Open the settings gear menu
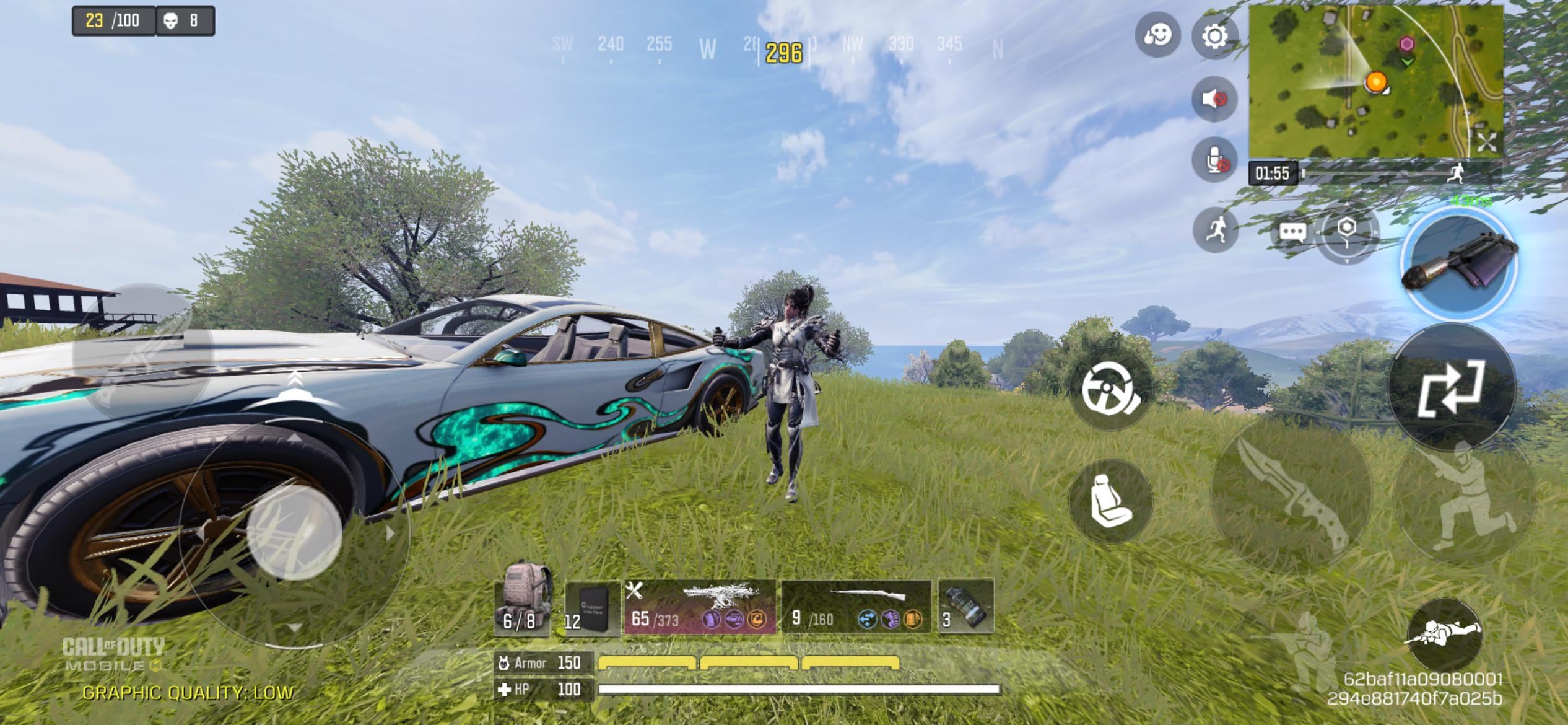Image resolution: width=1568 pixels, height=725 pixels. click(x=1214, y=36)
